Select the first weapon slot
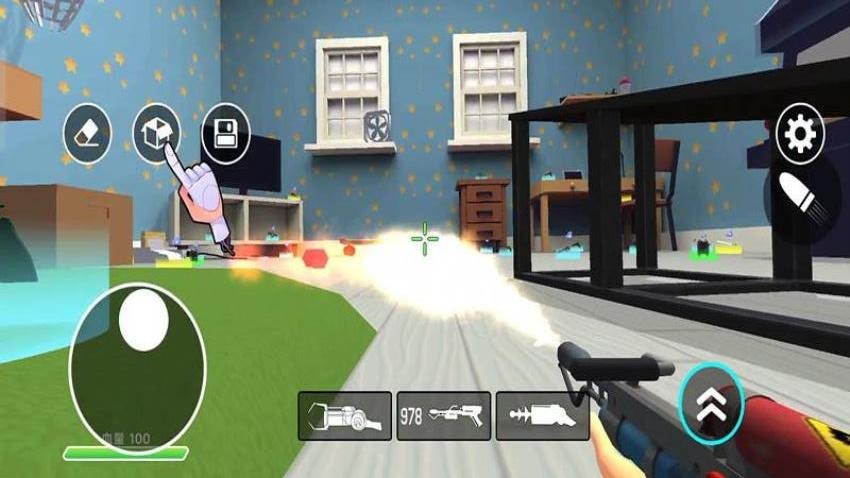Screen dimensions: 850x478 pos(345,415)
